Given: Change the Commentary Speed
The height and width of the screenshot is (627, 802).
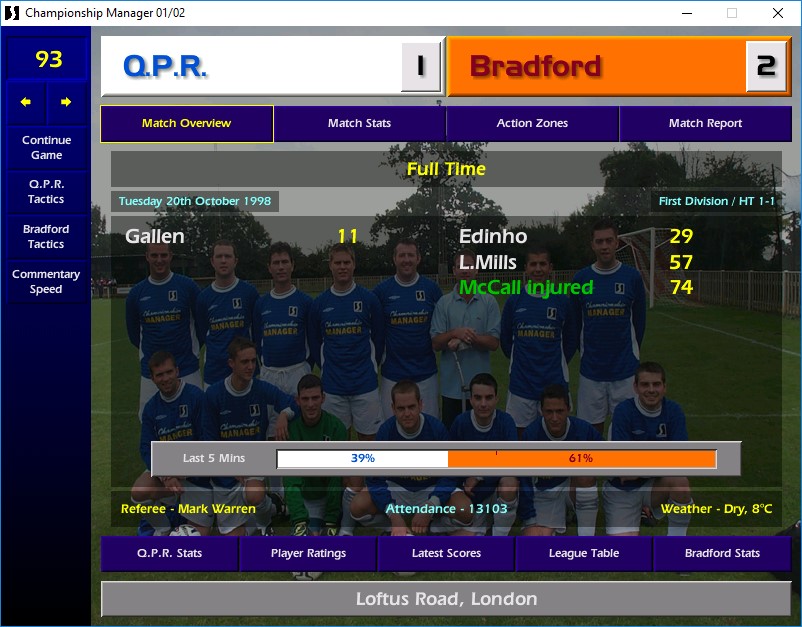Looking at the screenshot, I should click(46, 282).
